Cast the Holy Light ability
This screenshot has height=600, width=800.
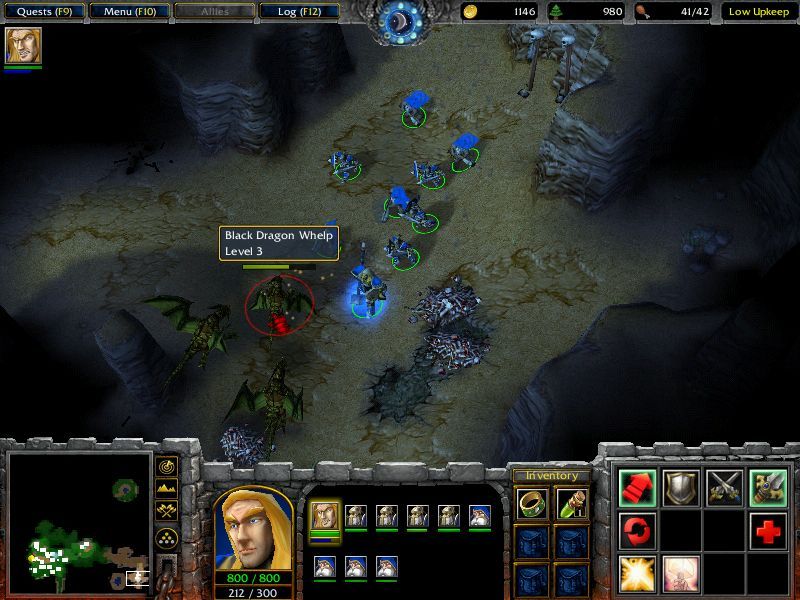[637, 574]
